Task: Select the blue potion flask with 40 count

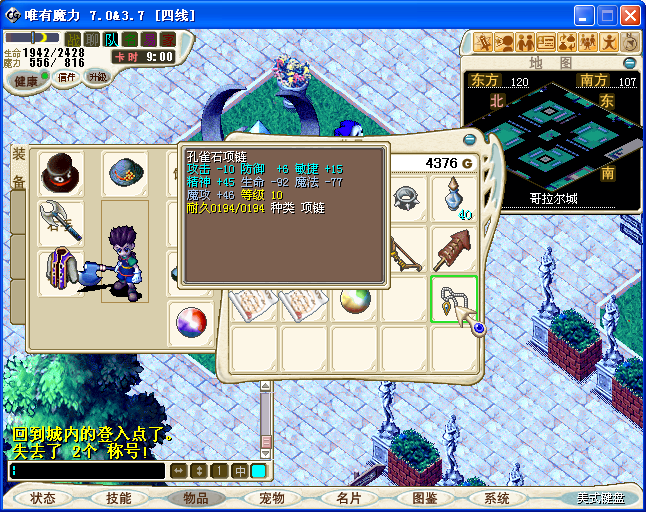Action: (455, 196)
